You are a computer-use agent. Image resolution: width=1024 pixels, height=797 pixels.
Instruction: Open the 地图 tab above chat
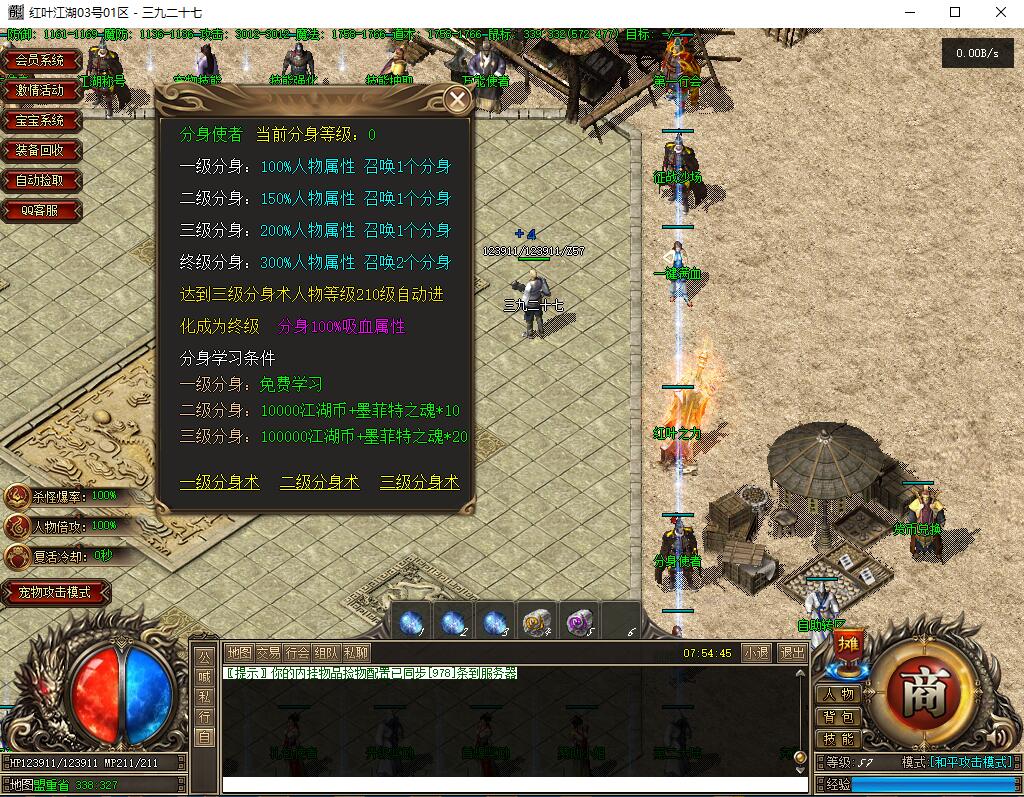point(239,652)
